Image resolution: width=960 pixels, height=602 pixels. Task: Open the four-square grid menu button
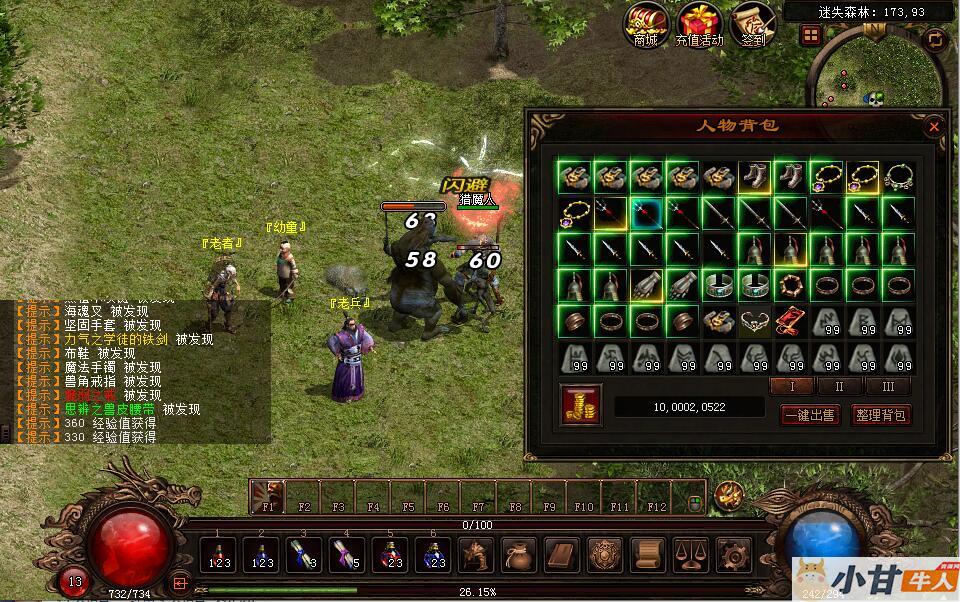811,35
